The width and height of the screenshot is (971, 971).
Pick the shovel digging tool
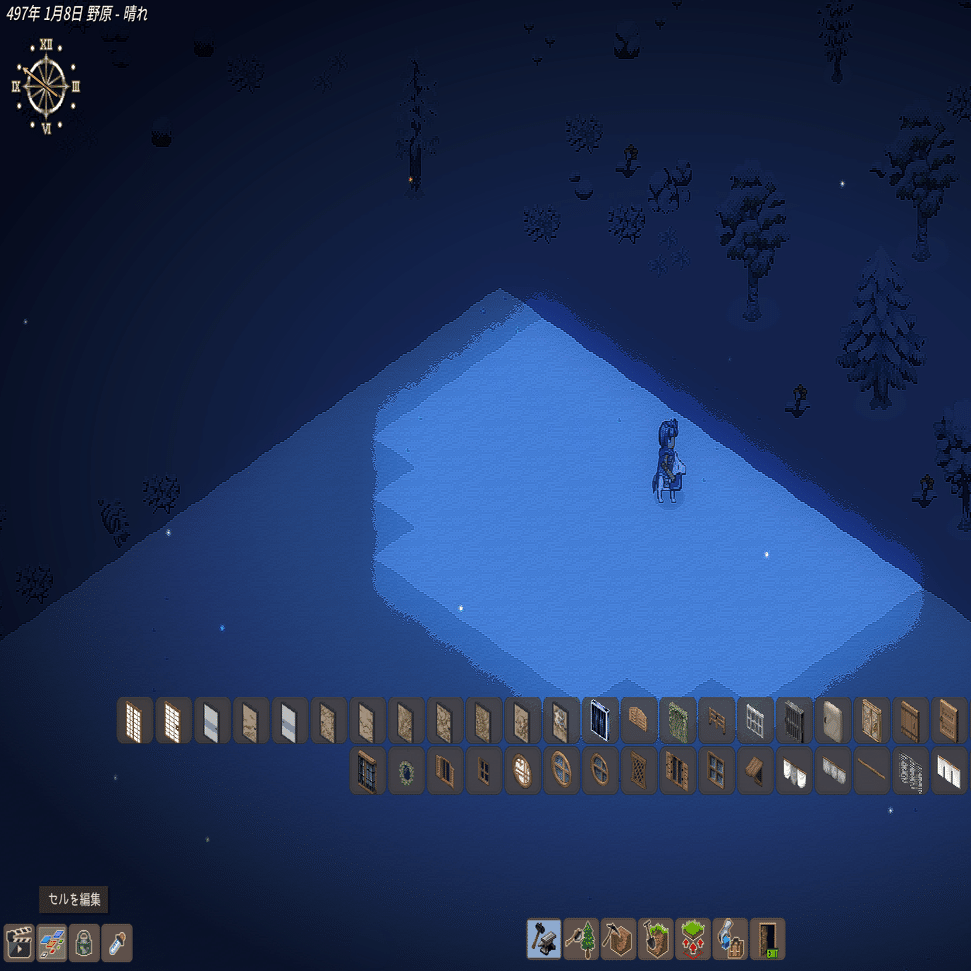[656, 939]
